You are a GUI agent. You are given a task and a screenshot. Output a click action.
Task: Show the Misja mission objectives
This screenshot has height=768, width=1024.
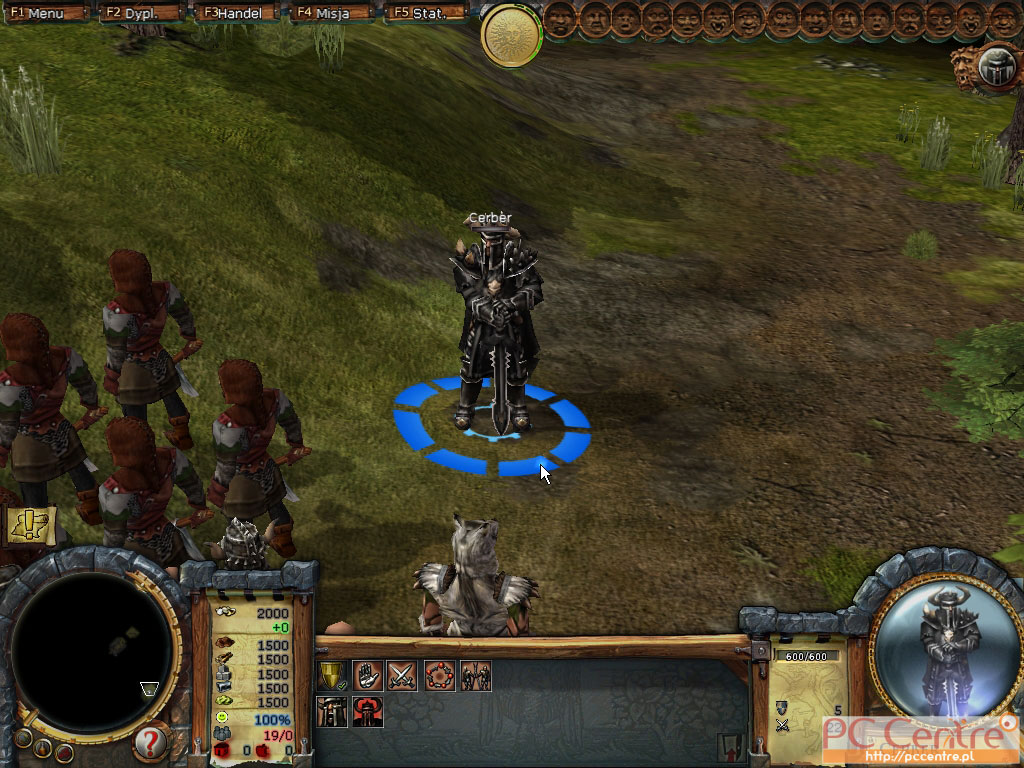click(328, 13)
